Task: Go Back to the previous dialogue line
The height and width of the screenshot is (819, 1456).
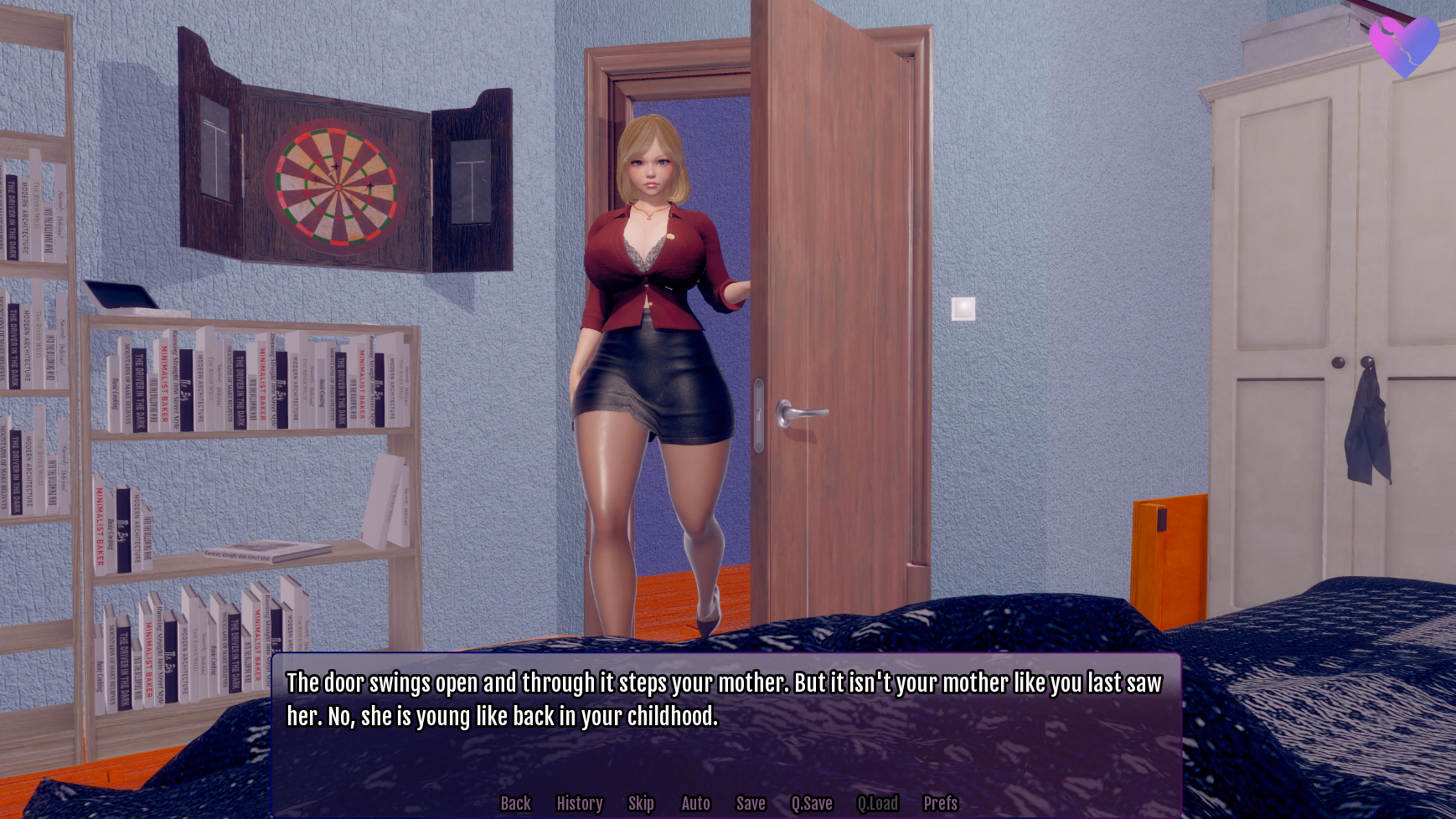Action: coord(515,803)
